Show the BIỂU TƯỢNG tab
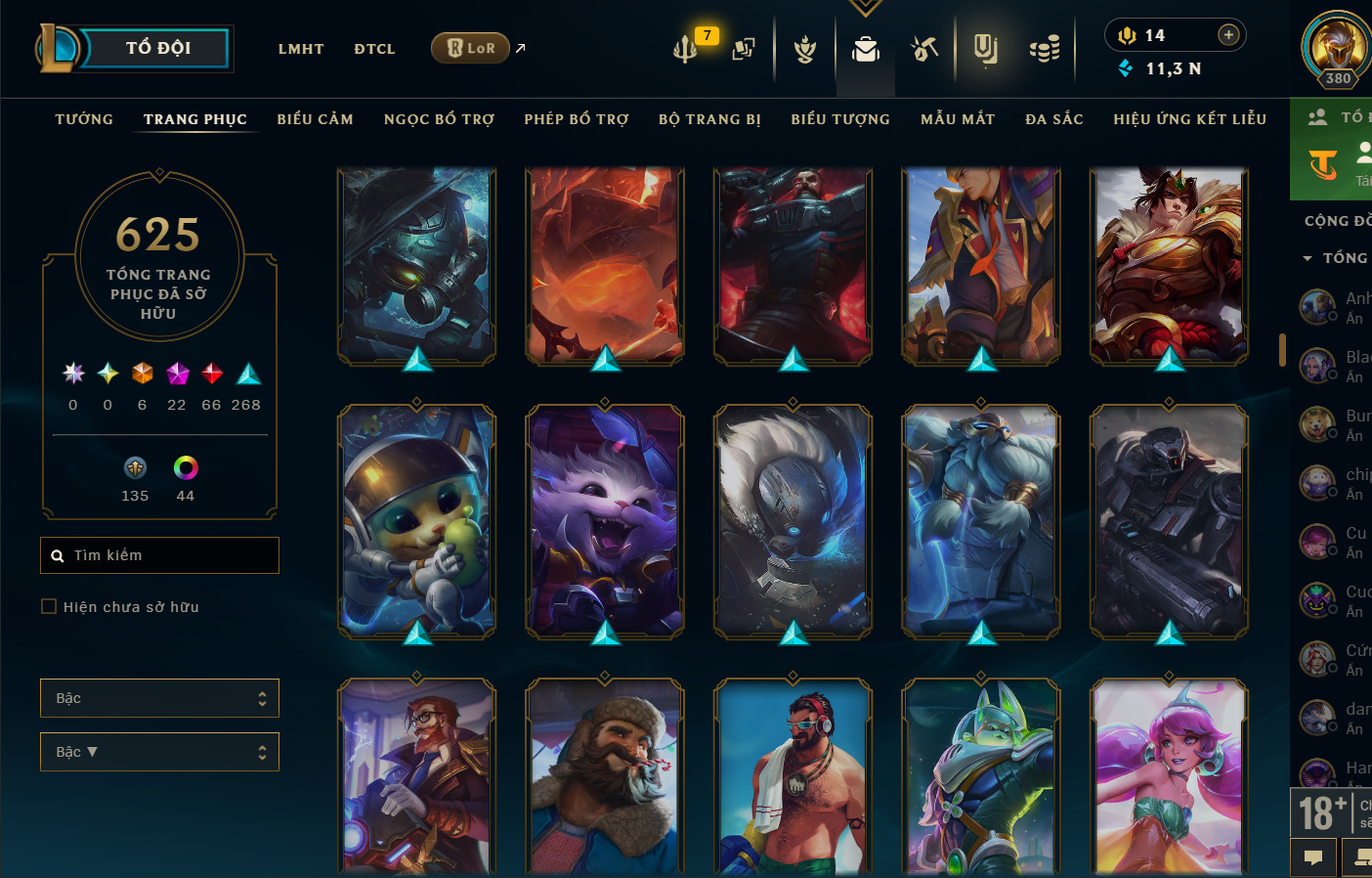 840,119
